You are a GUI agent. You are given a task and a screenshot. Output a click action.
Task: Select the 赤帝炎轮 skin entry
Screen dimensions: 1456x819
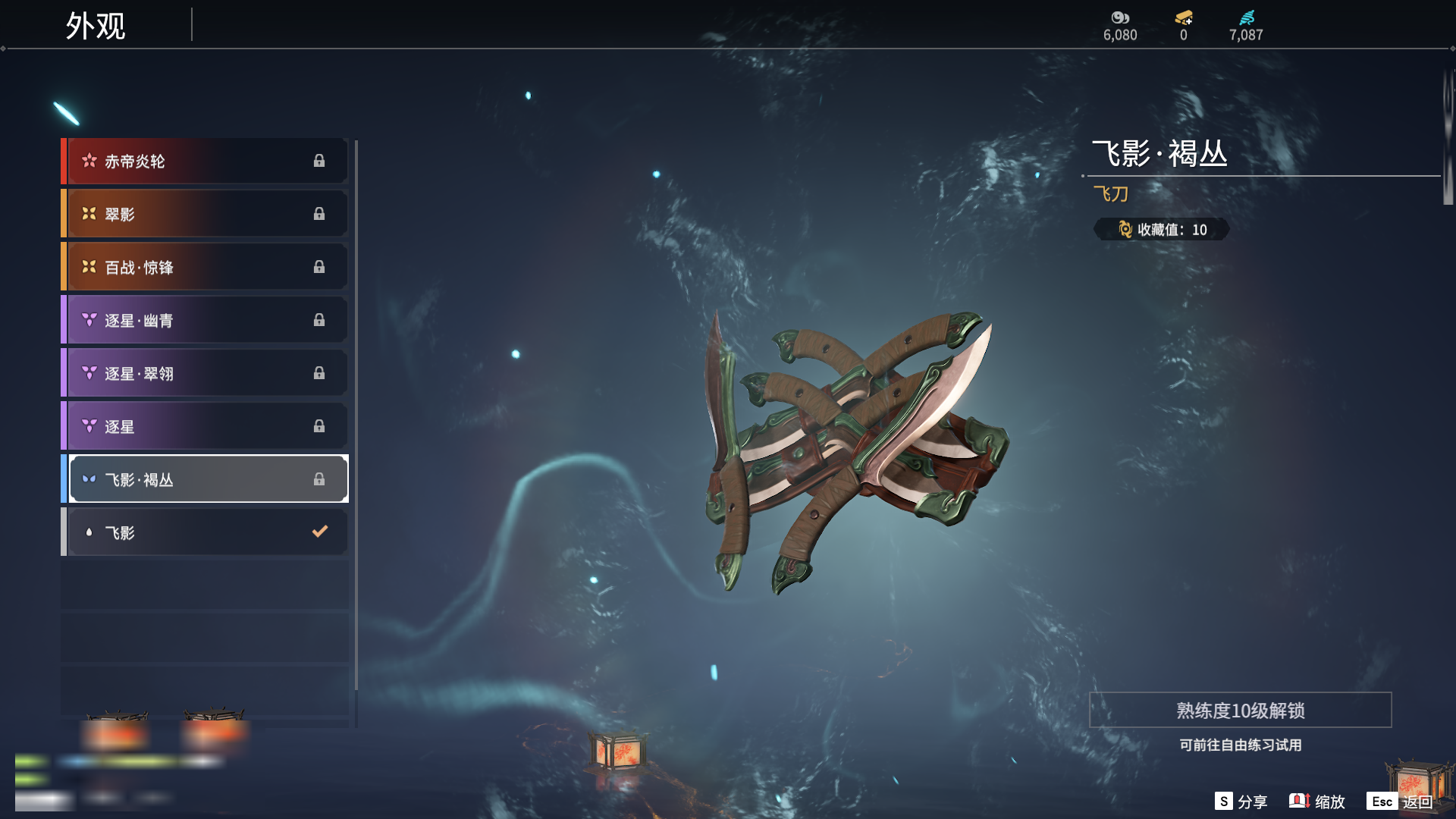[205, 161]
